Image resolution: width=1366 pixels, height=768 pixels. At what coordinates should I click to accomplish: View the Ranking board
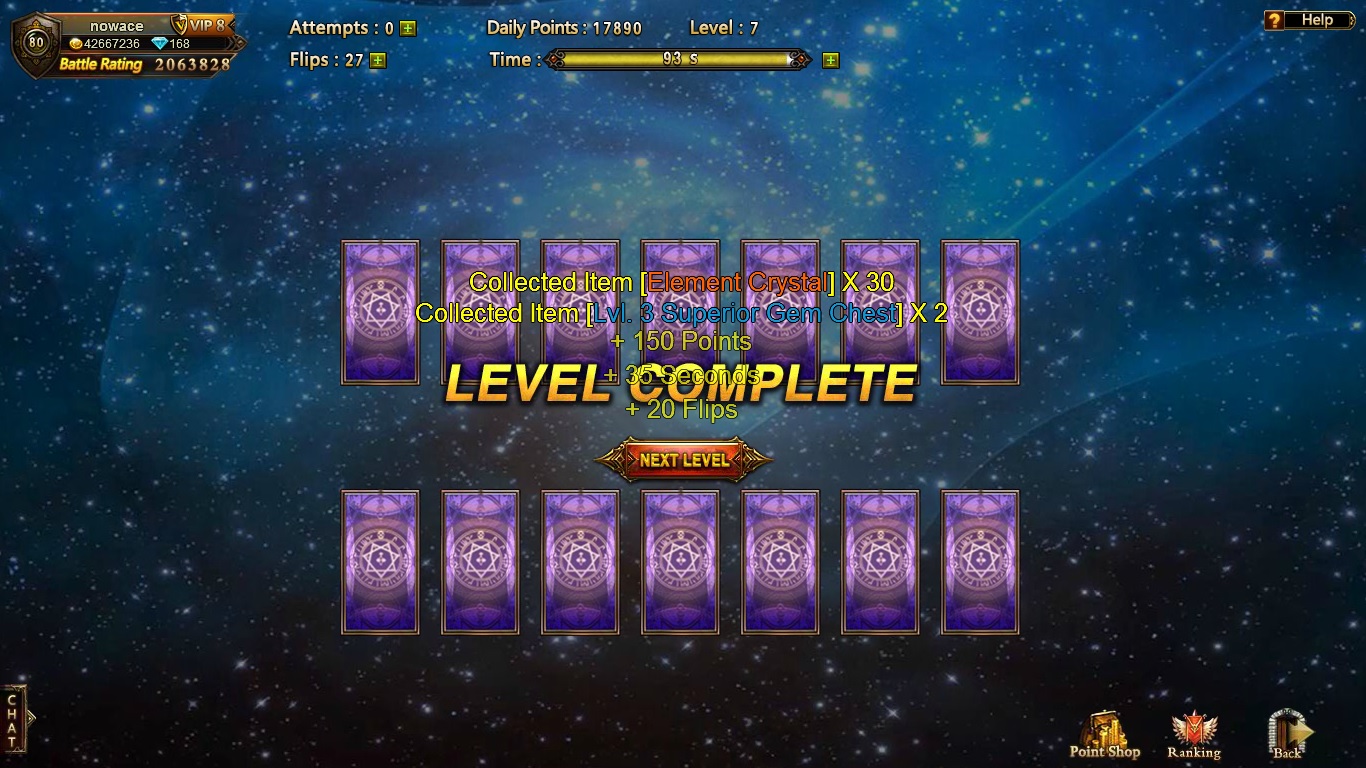click(x=1193, y=736)
